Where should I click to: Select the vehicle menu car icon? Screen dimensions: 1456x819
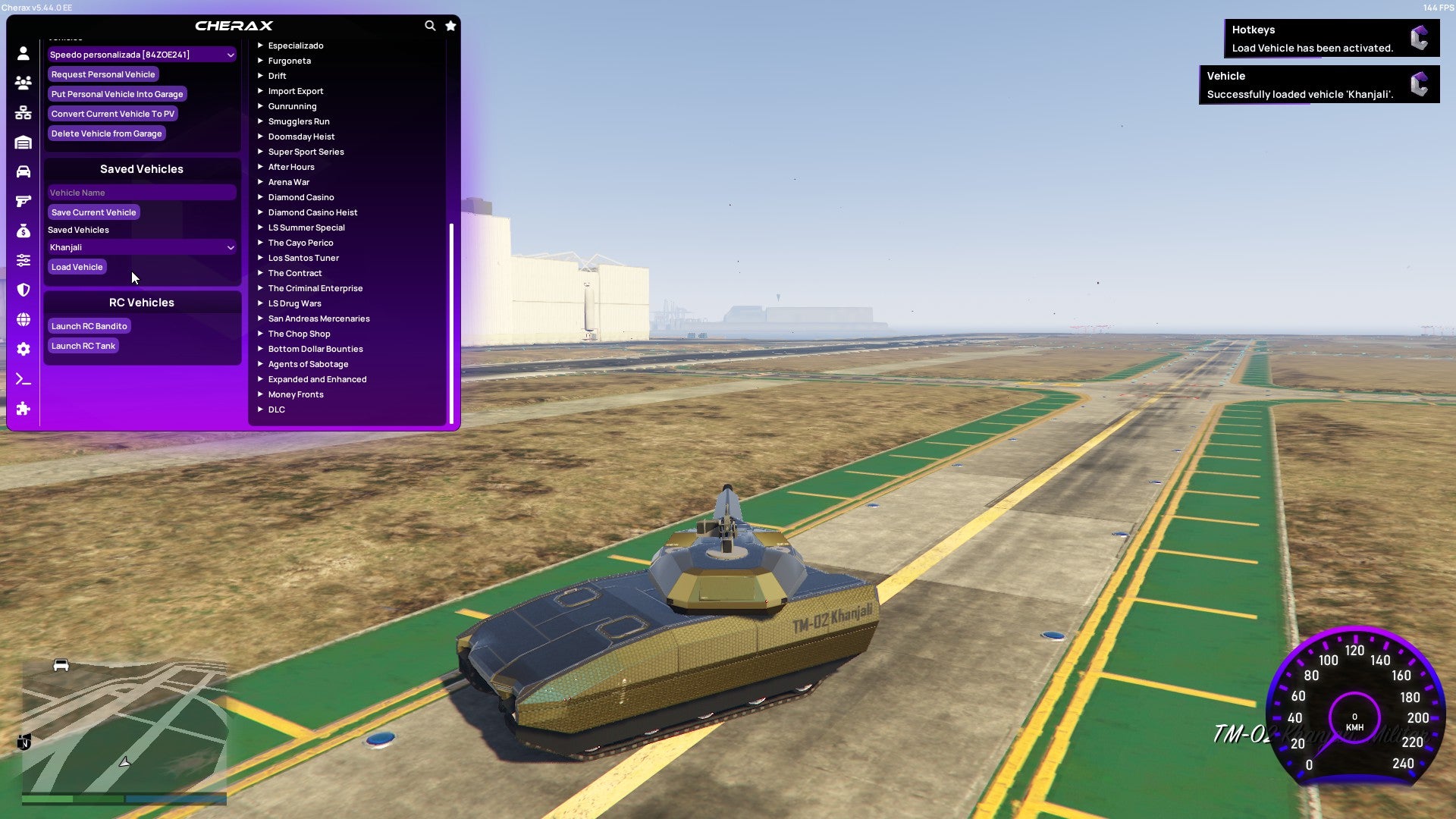coord(23,171)
